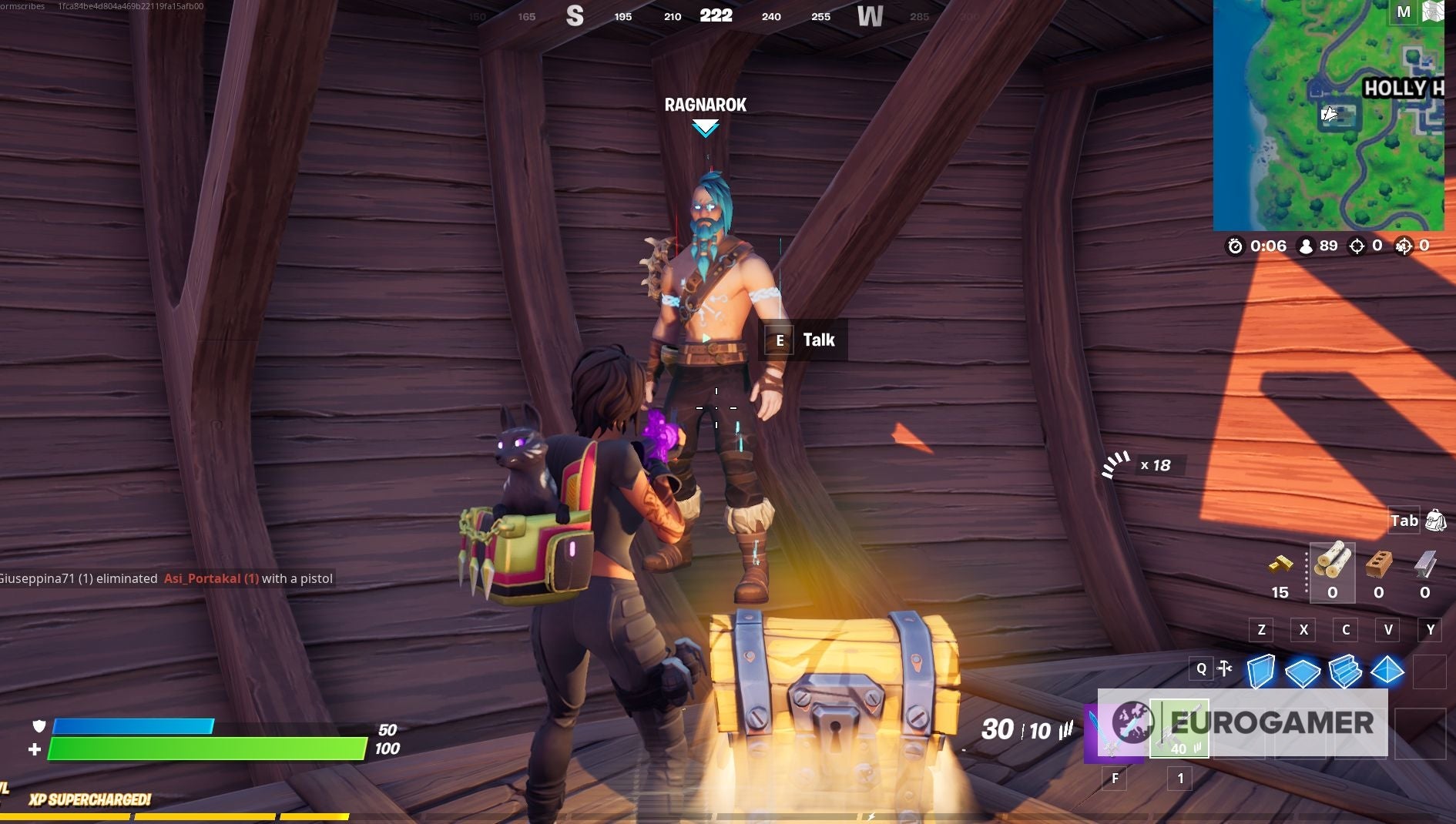The width and height of the screenshot is (1456, 824).
Task: Click the stopwatch timer icon near the minimap
Action: pos(1234,246)
